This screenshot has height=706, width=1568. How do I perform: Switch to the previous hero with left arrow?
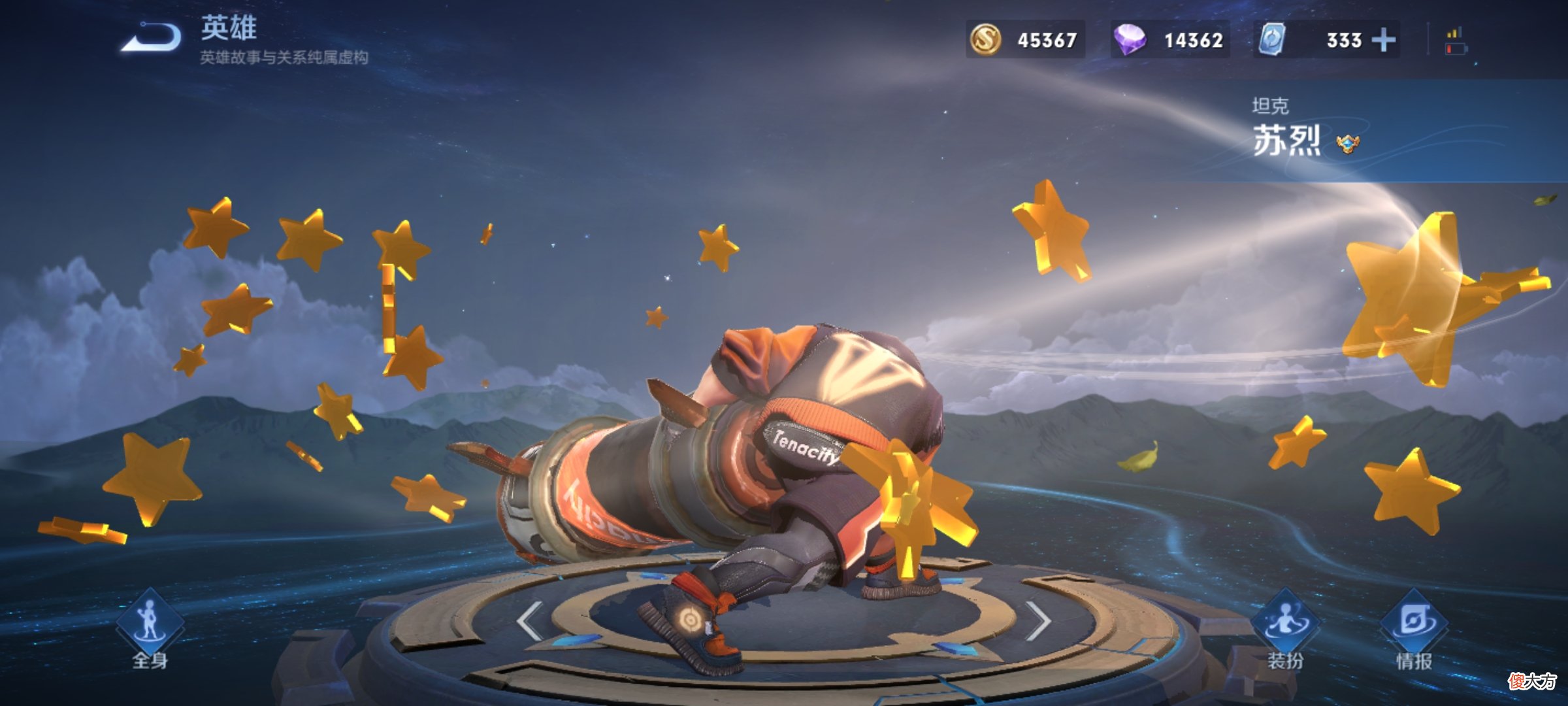pos(529,620)
